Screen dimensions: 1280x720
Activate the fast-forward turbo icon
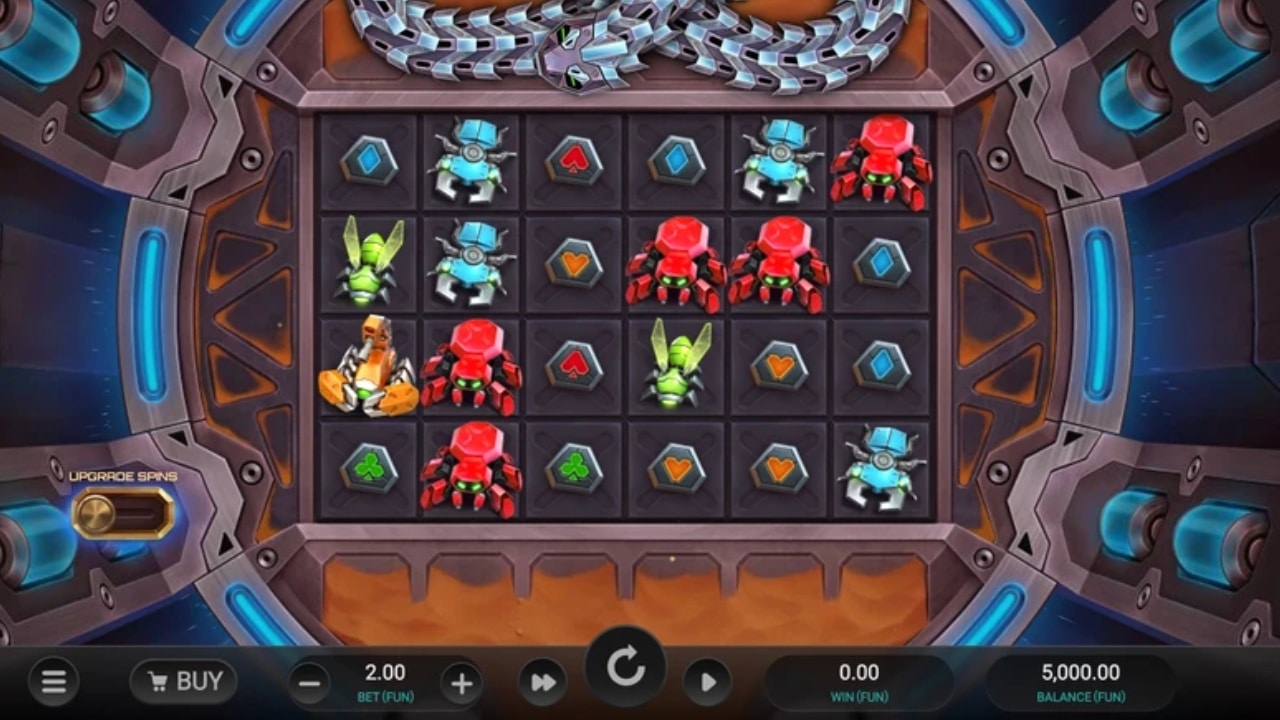544,681
